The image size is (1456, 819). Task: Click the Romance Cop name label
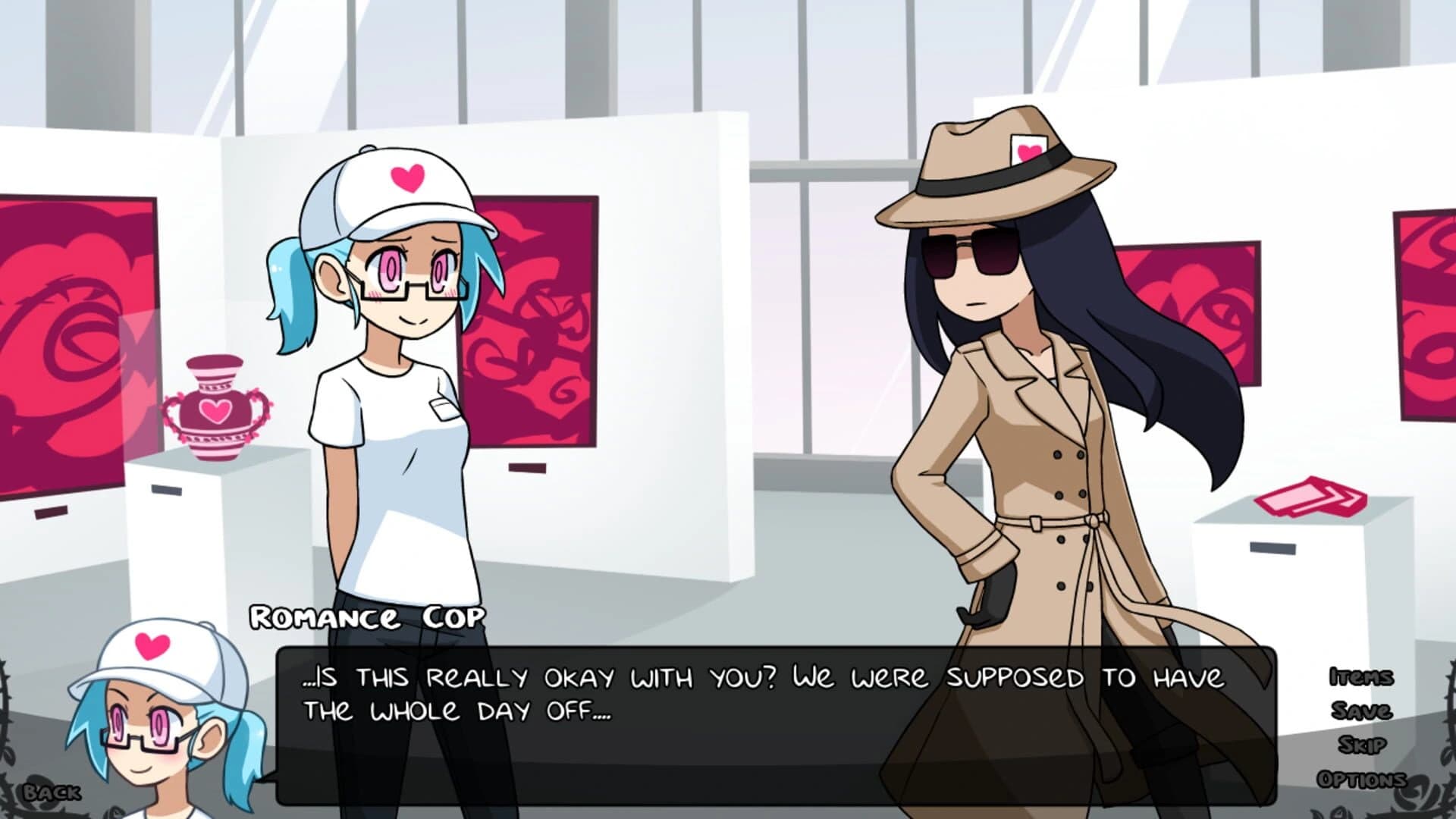point(364,619)
